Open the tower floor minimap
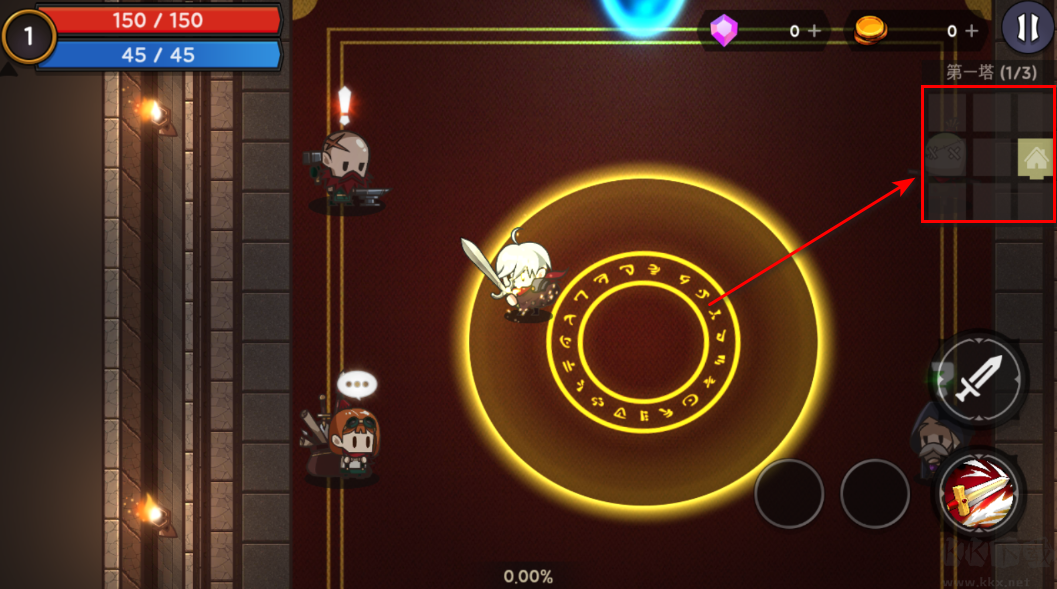The image size is (1057, 589). coord(988,155)
